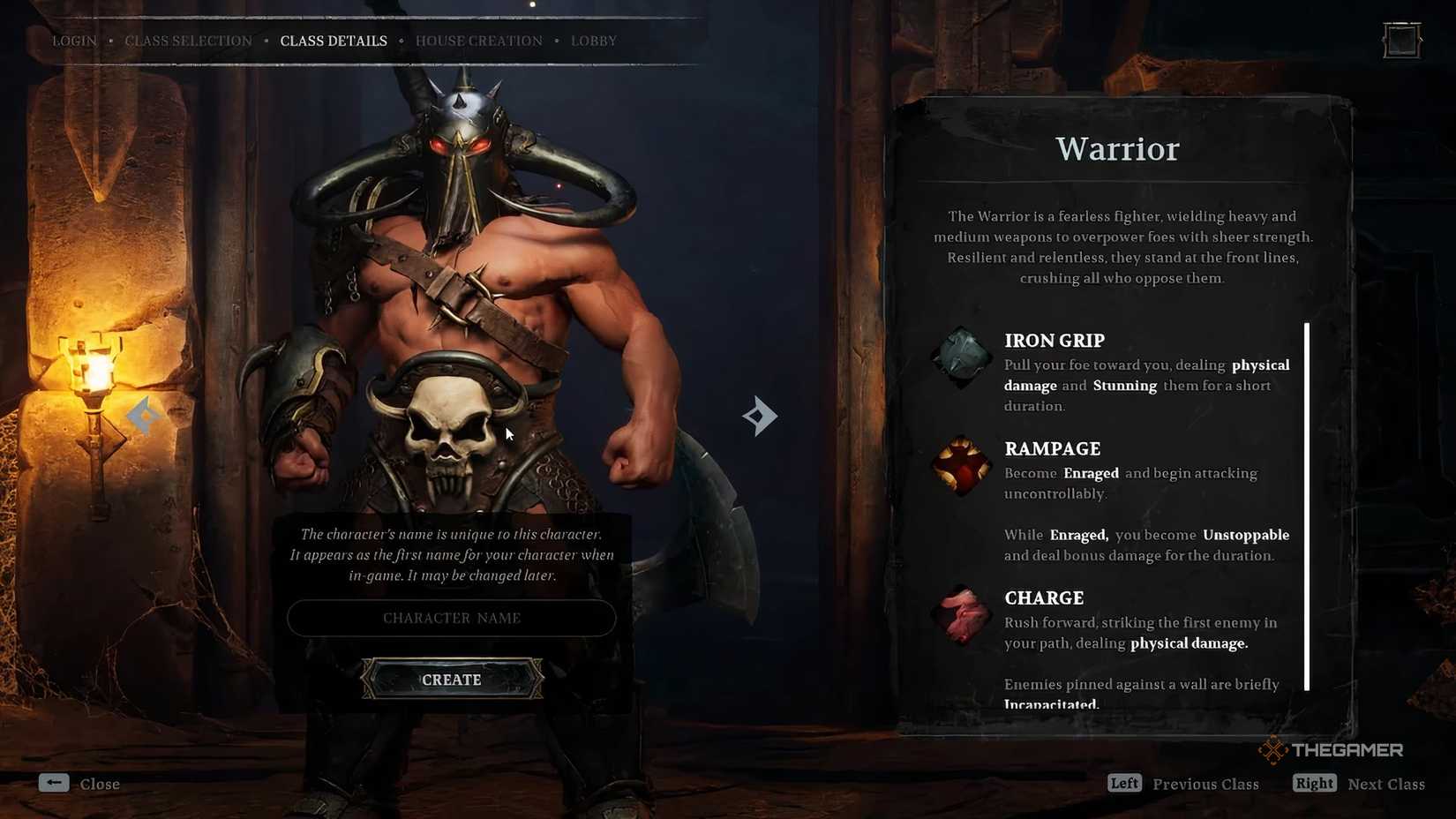Click the Create button
The width and height of the screenshot is (1456, 819).
[x=451, y=680]
